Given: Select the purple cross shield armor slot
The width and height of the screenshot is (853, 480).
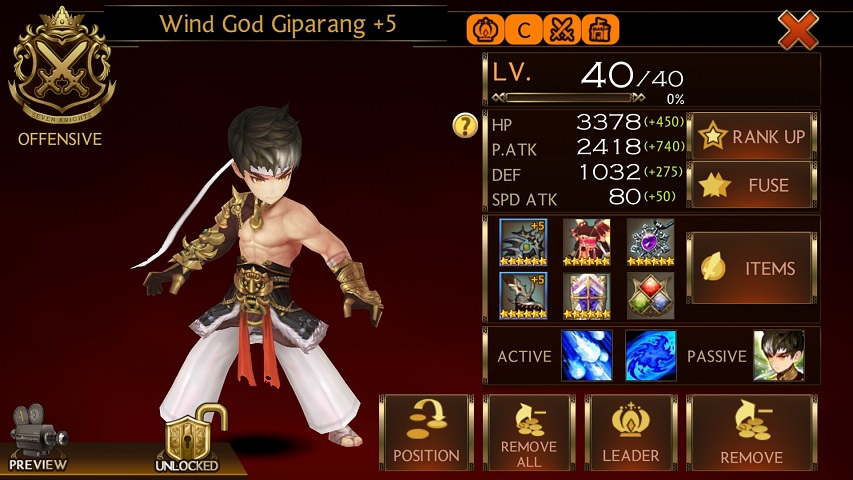Looking at the screenshot, I should point(587,296).
